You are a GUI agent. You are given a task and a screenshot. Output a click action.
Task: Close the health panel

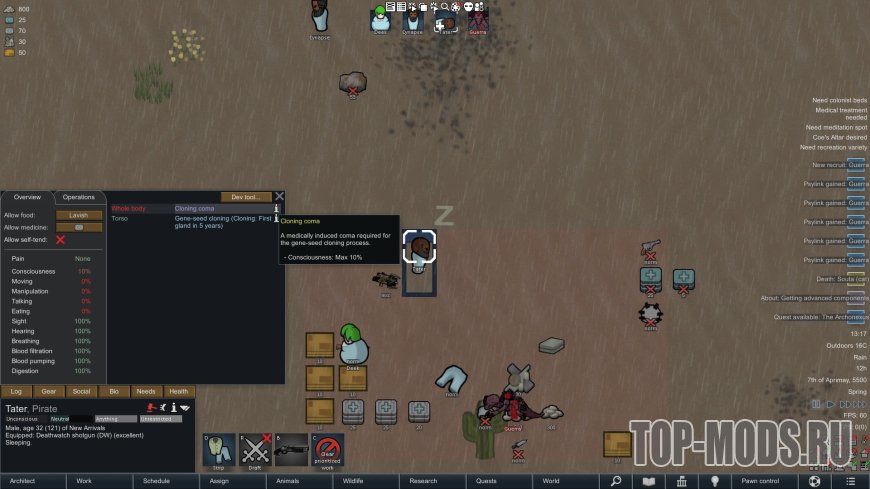tap(280, 197)
